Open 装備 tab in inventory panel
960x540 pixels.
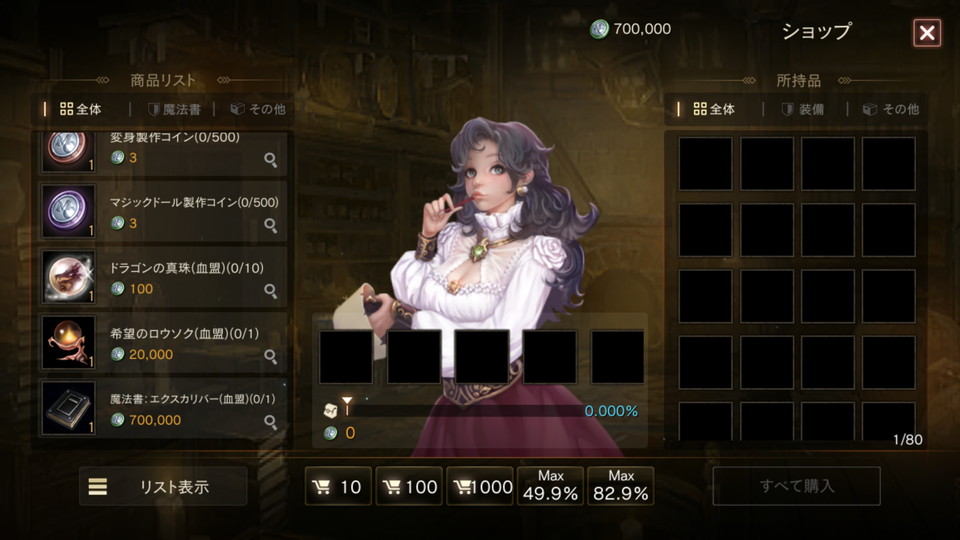[x=803, y=109]
